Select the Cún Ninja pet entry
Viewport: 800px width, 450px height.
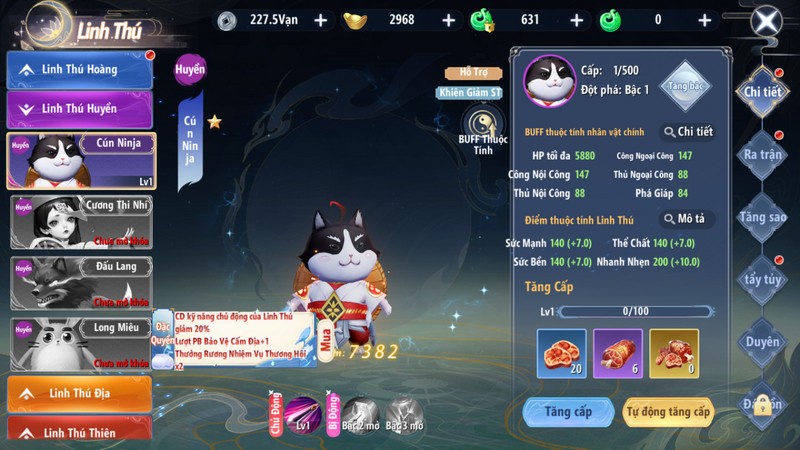[x=81, y=160]
